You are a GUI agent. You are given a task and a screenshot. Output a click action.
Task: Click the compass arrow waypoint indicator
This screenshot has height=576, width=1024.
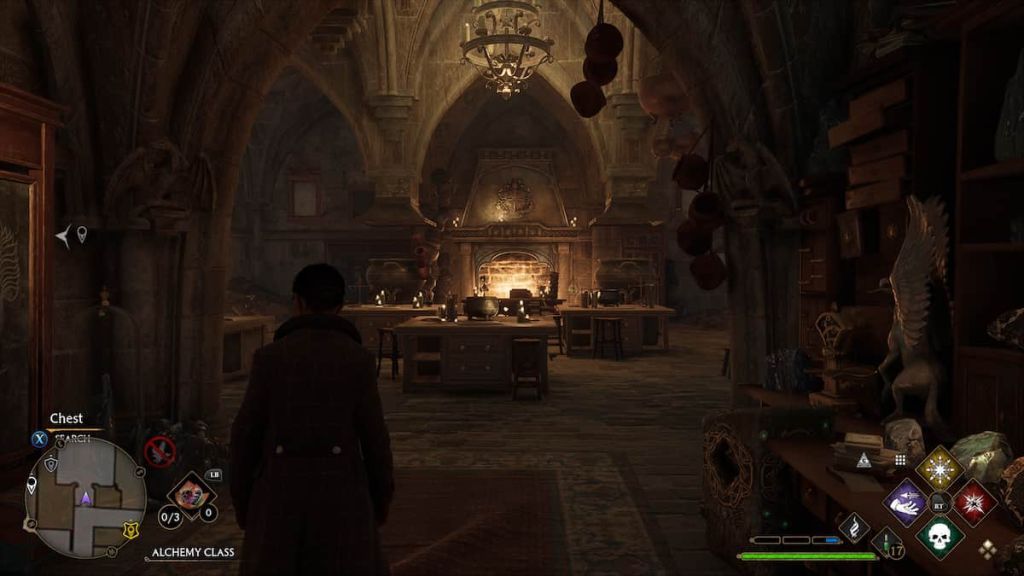point(65,236)
